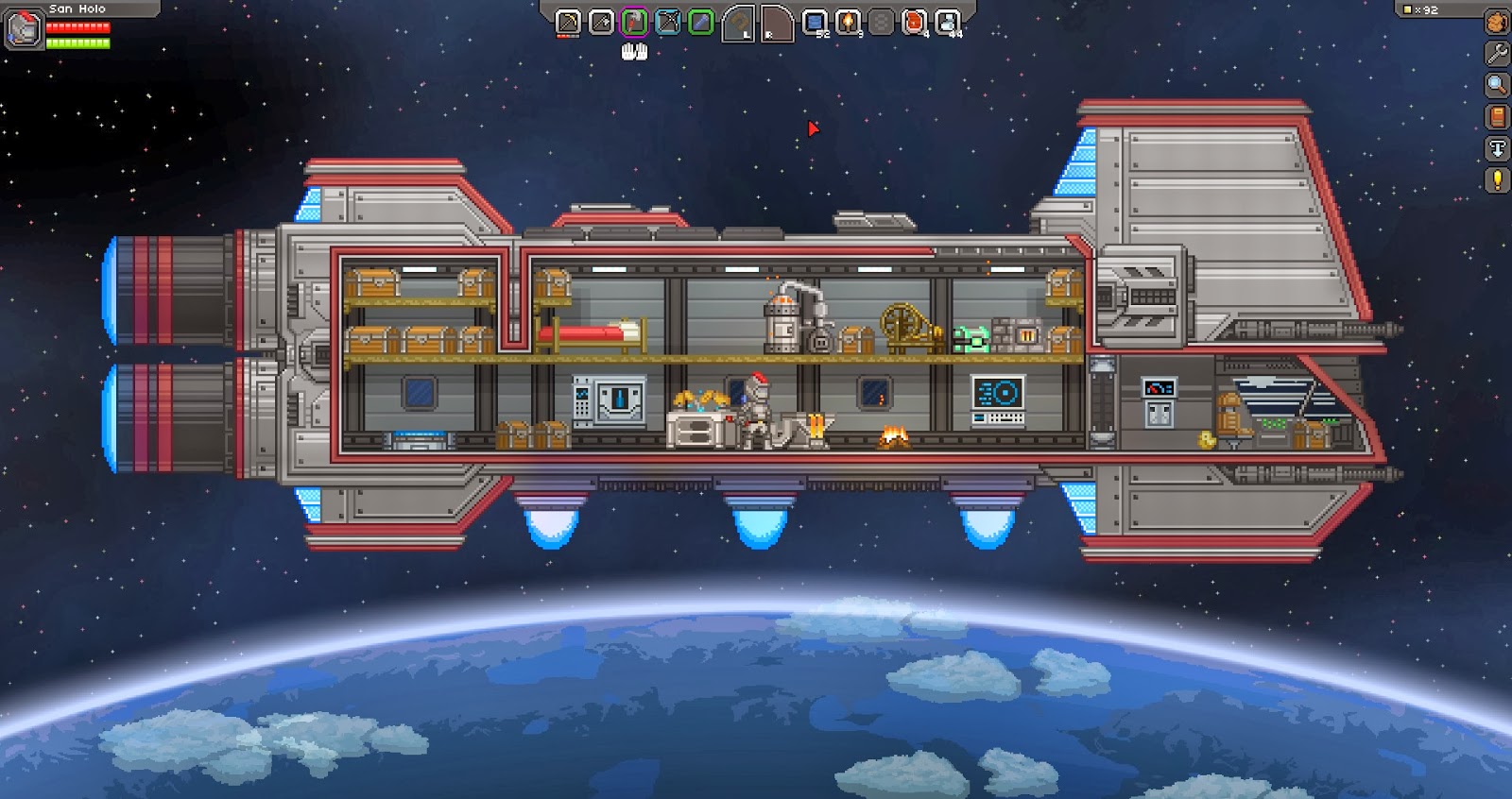
Task: Equip the bow in the blue slot
Action: coord(667,22)
